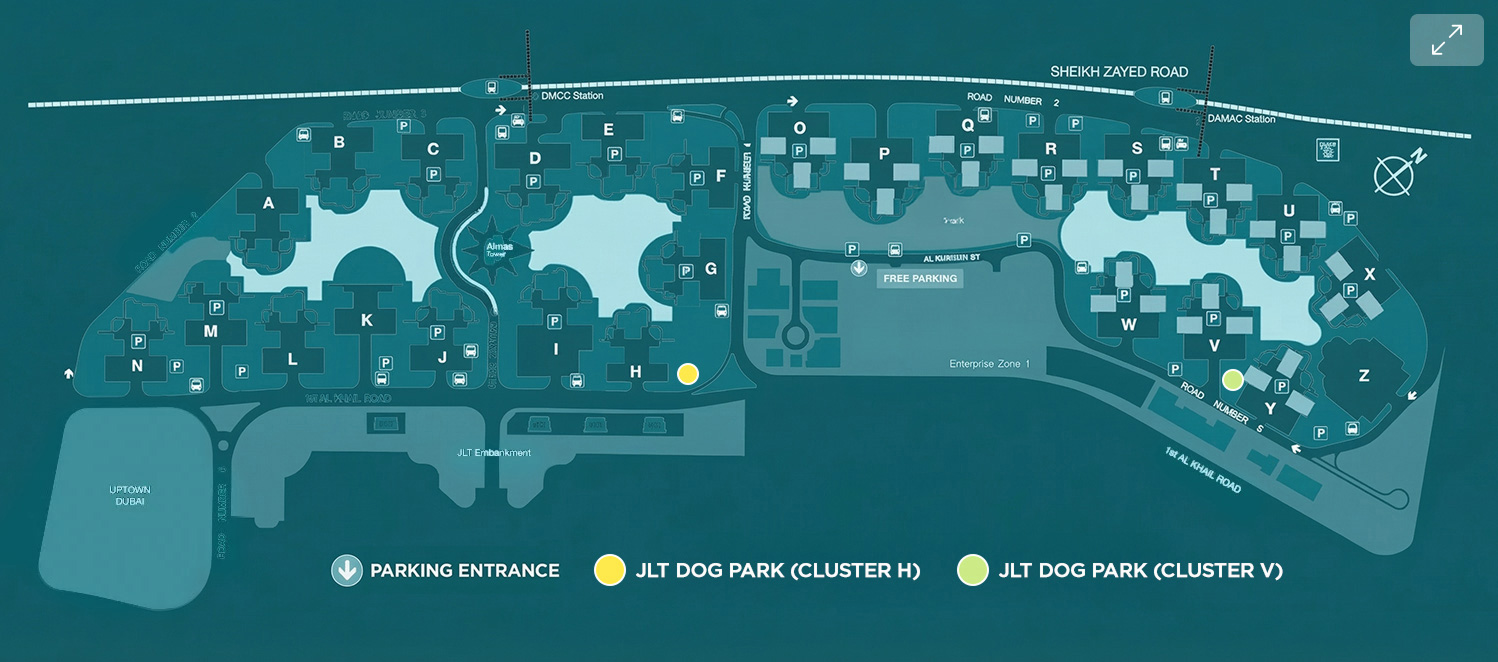The height and width of the screenshot is (662, 1498).
Task: Expand the map to fullscreen
Action: (x=1446, y=40)
